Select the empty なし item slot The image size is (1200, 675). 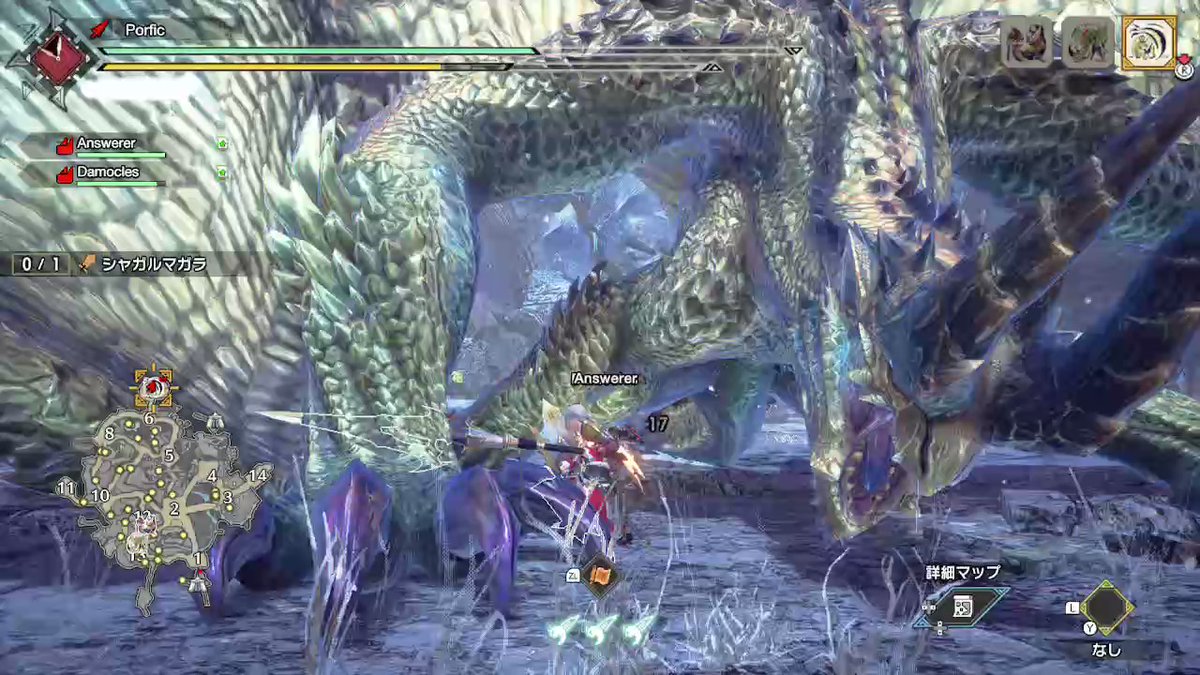click(1105, 606)
